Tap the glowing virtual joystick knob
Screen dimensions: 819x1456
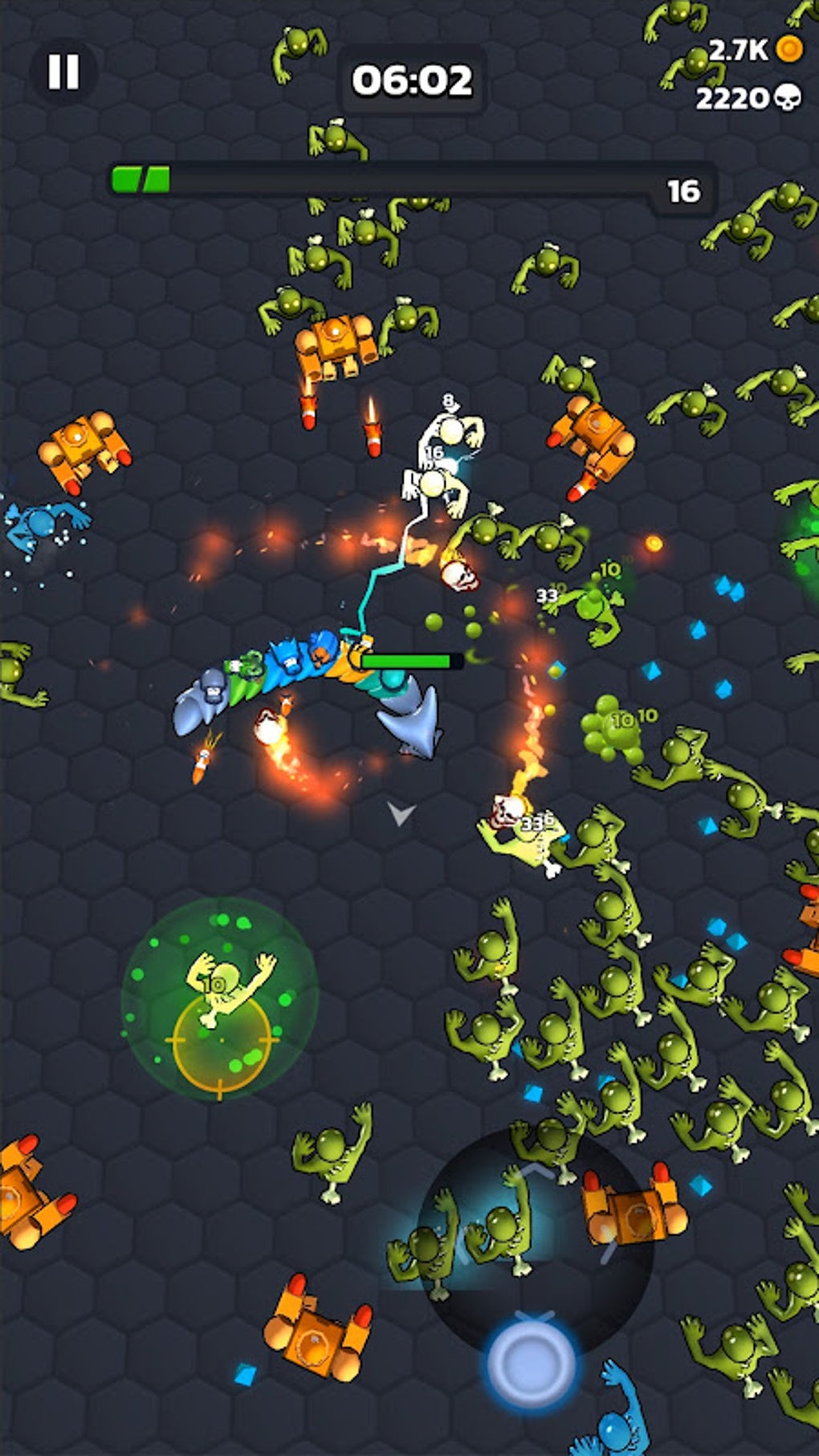[x=531, y=1361]
